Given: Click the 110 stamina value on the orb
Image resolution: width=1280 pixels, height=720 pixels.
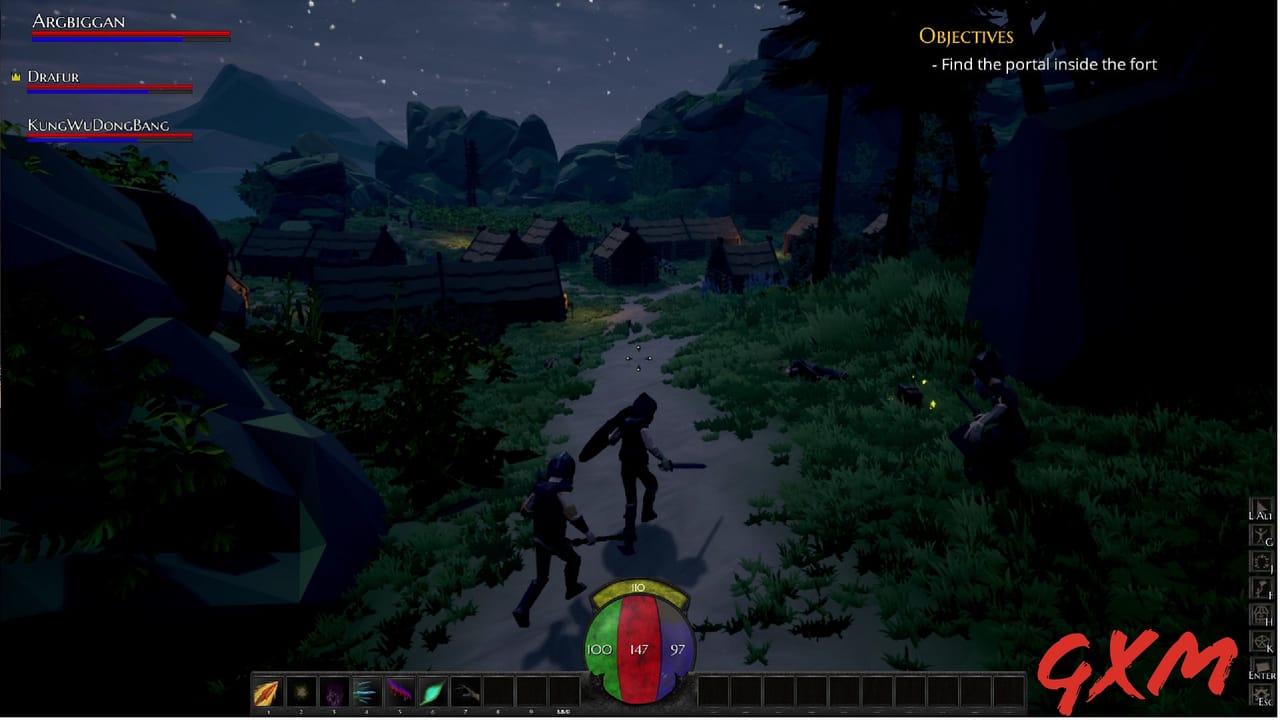Looking at the screenshot, I should [x=636, y=587].
